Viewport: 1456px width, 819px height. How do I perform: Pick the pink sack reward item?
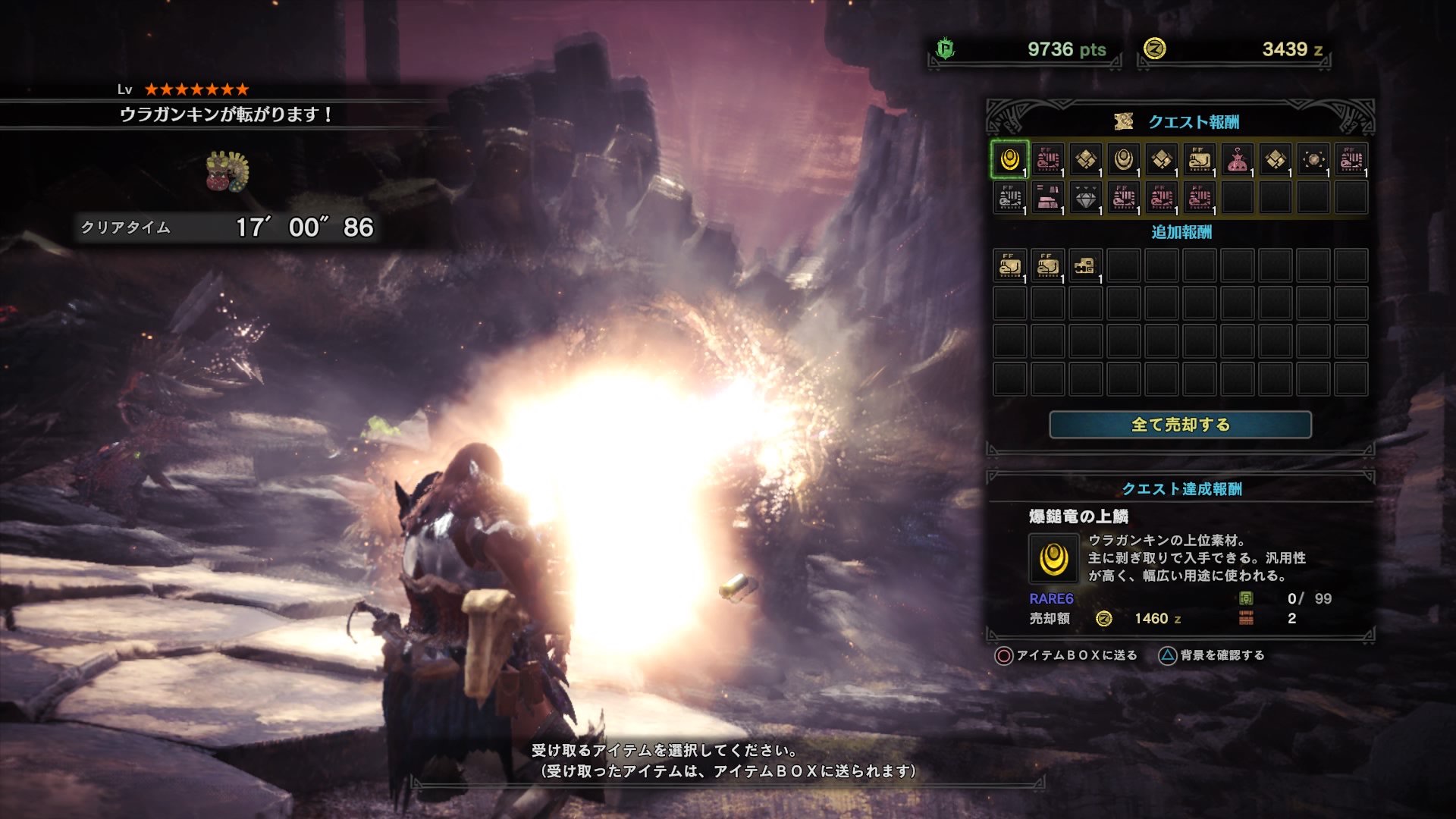click(x=1237, y=161)
